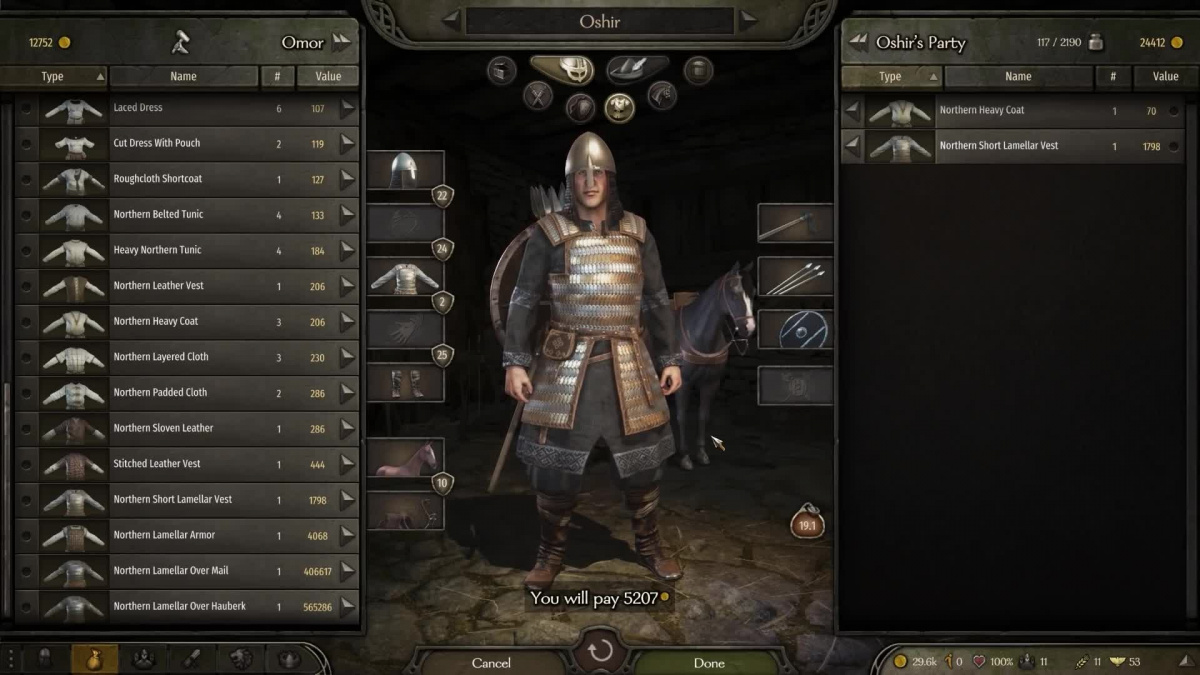Viewport: 1200px width, 675px height.
Task: Select Northern Lamellar Over Hauberk row
Action: point(179,606)
